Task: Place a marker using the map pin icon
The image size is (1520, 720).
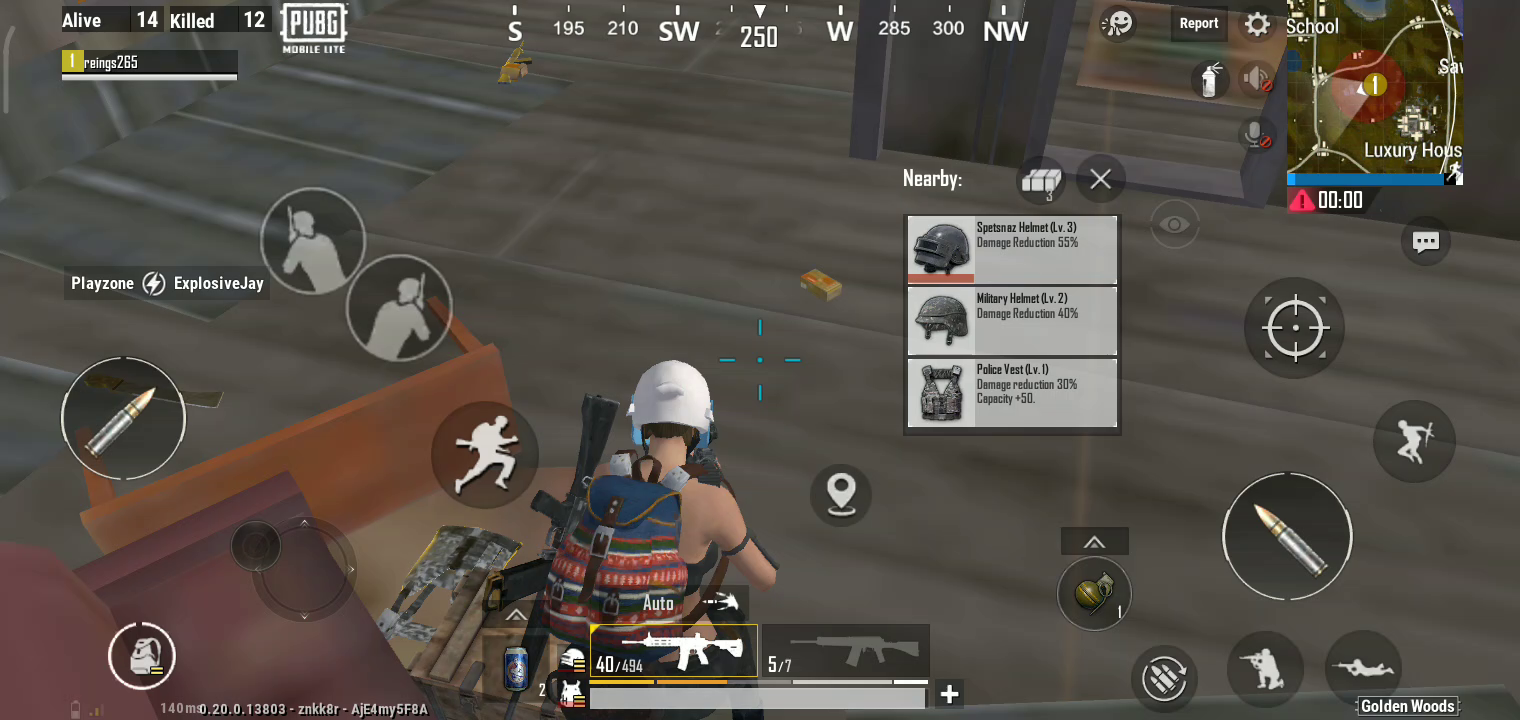Action: click(841, 495)
